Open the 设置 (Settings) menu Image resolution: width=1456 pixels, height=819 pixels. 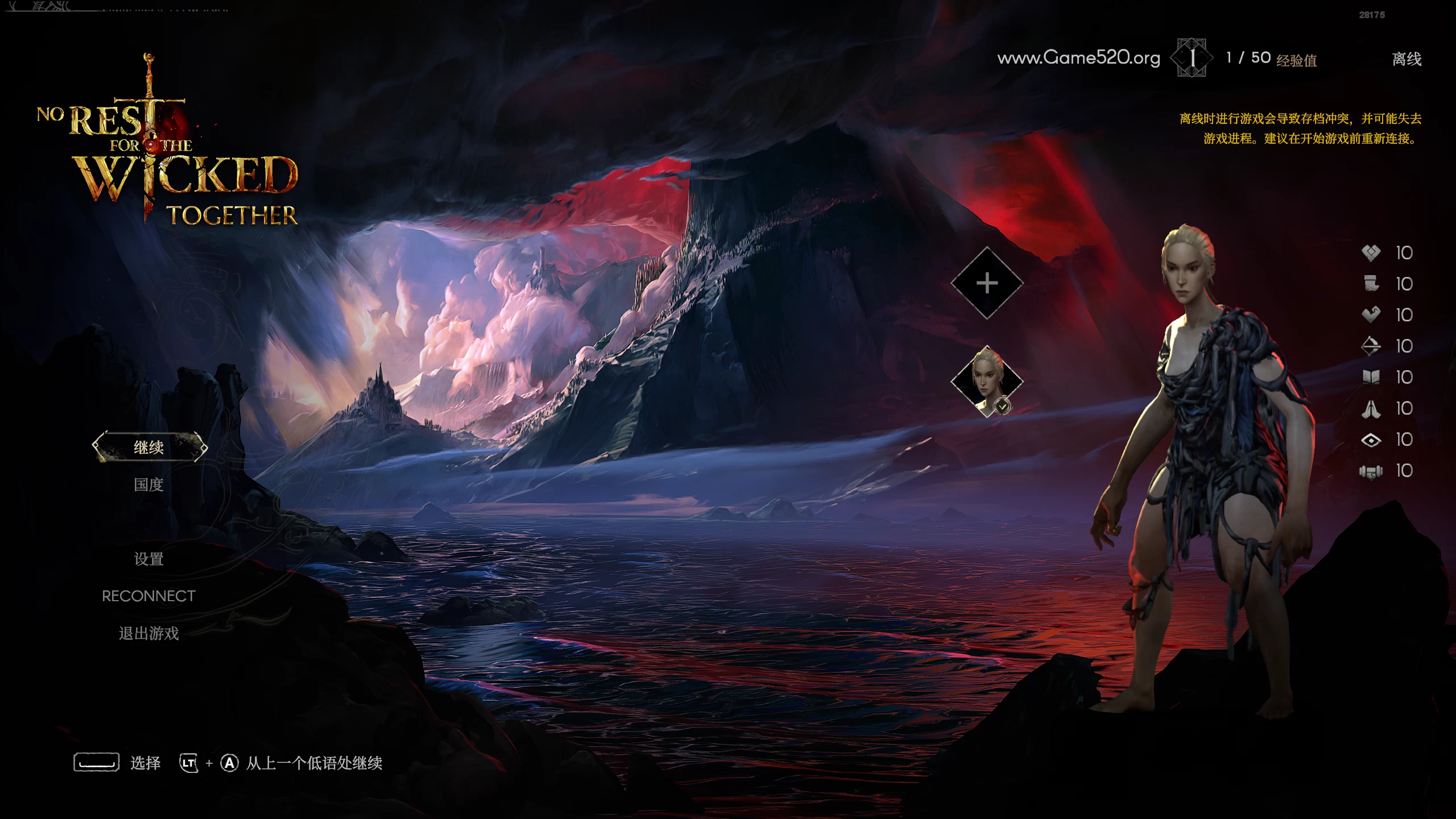[x=148, y=559]
